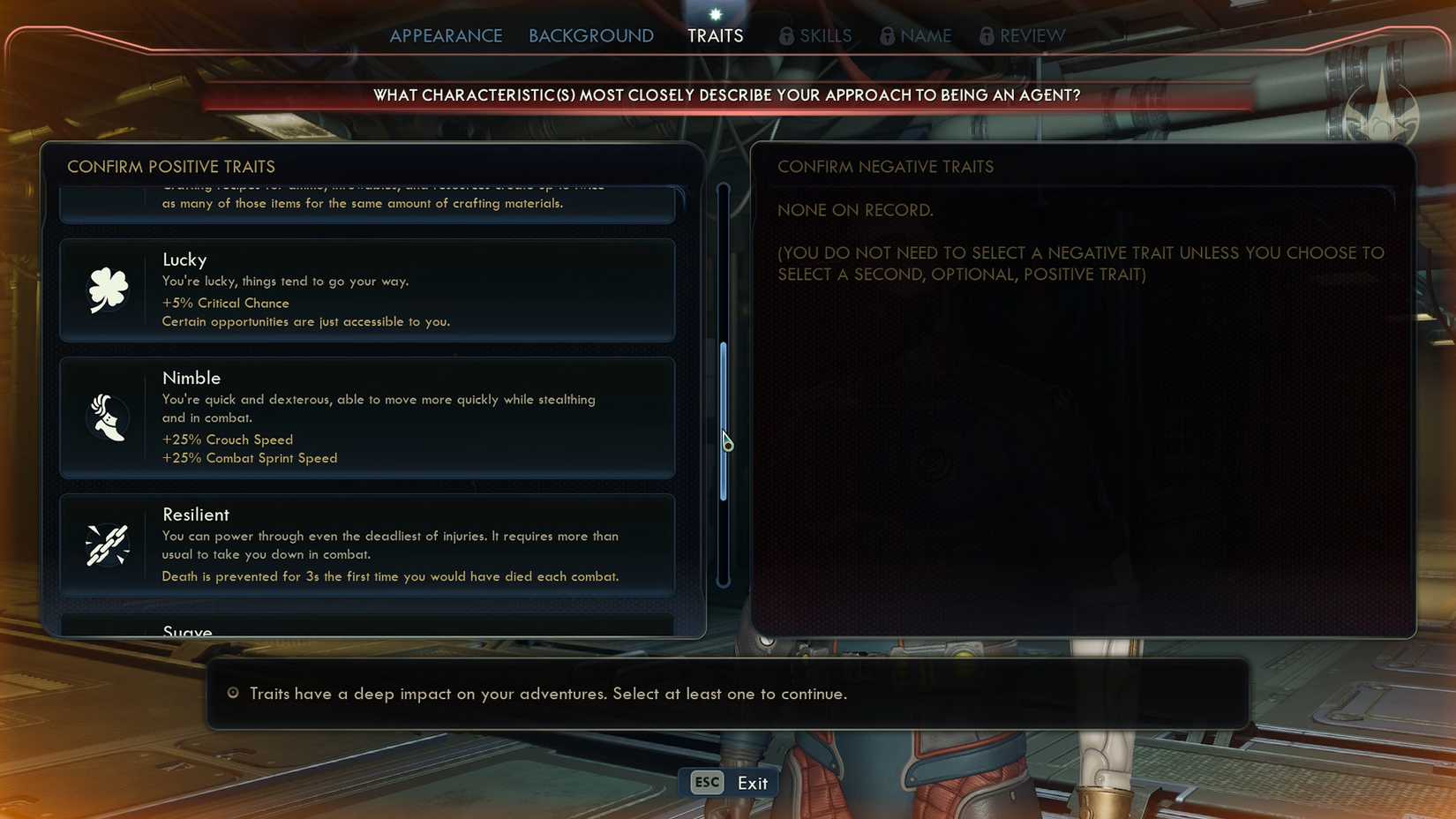Select the Nimble trait card
Screen dimensions: 1456x819
(367, 417)
